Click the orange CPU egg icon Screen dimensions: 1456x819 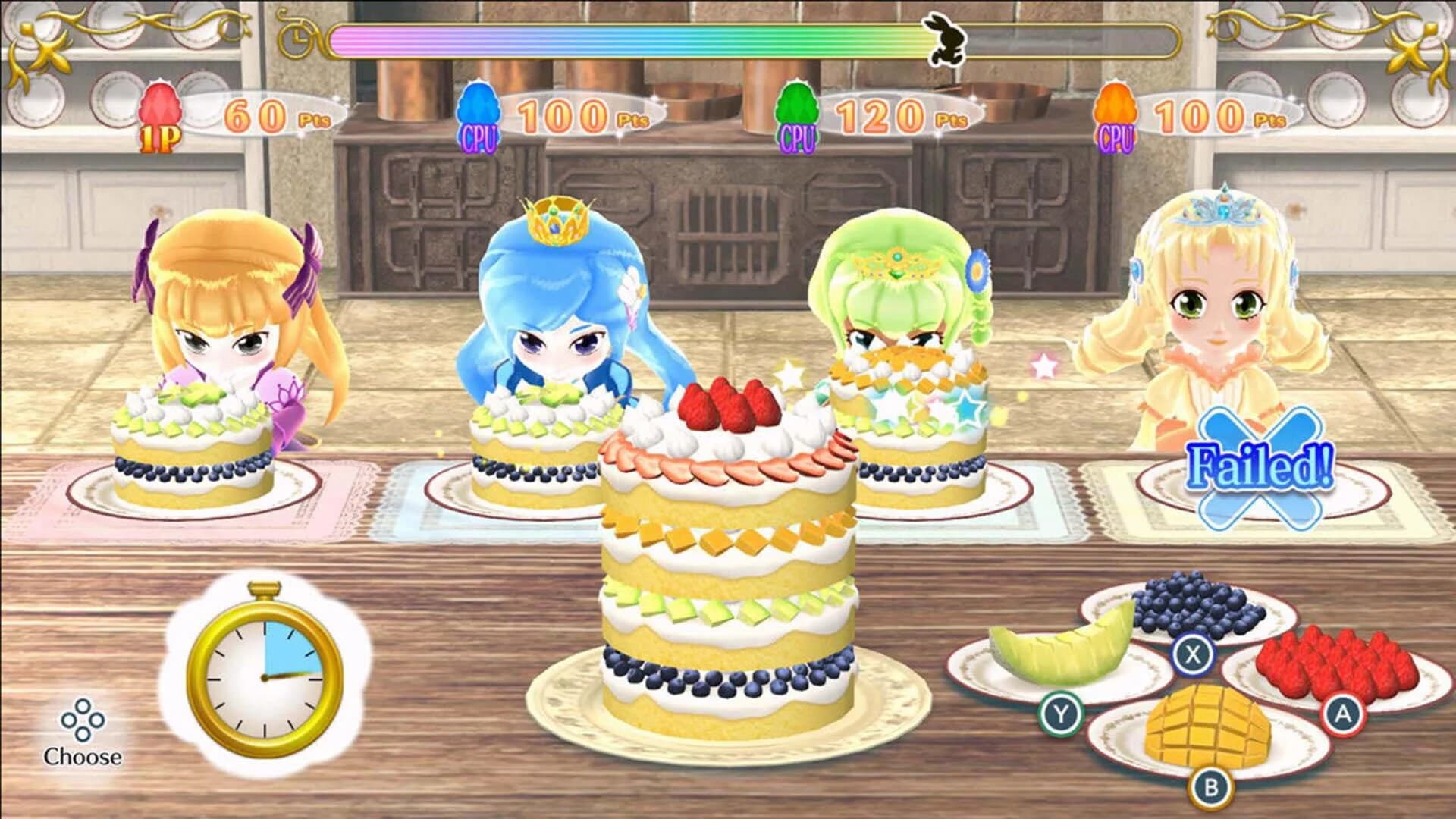pyautogui.click(x=1115, y=110)
